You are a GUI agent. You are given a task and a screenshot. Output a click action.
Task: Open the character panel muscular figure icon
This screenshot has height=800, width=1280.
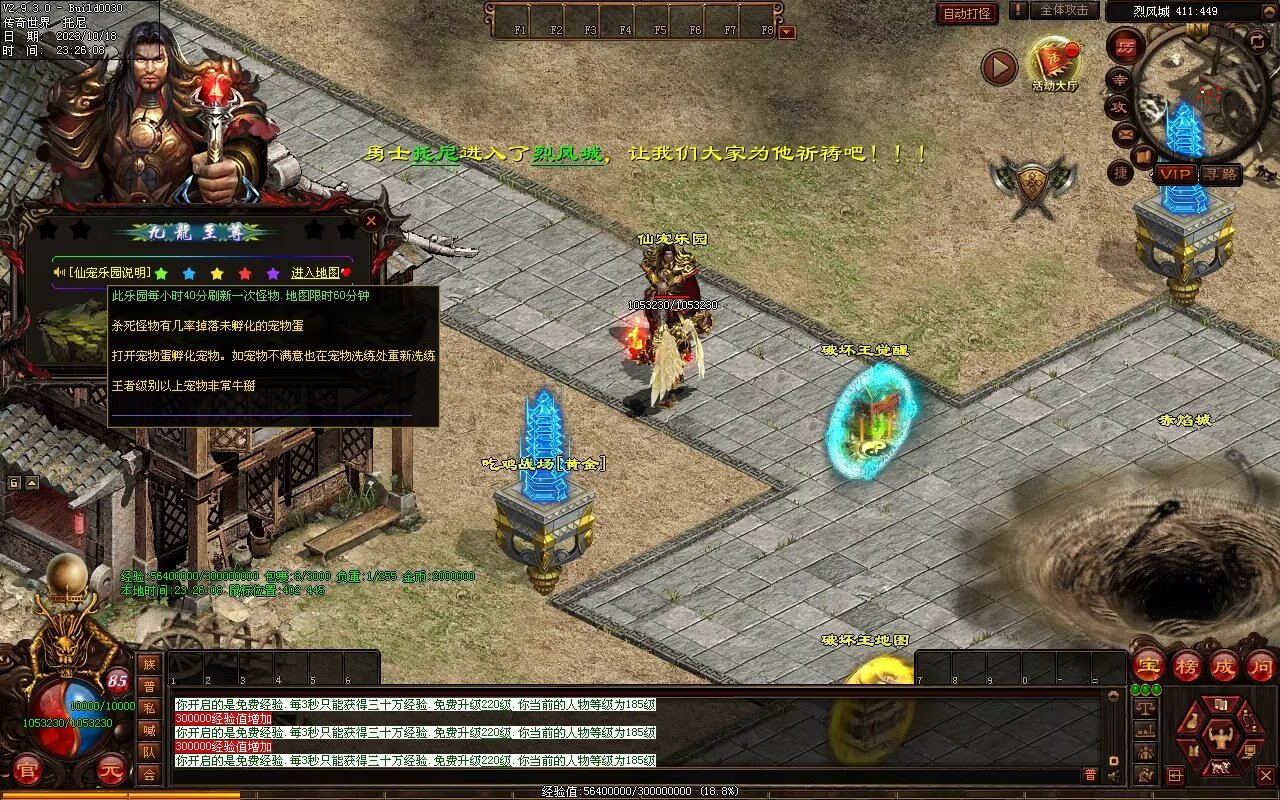[1220, 739]
